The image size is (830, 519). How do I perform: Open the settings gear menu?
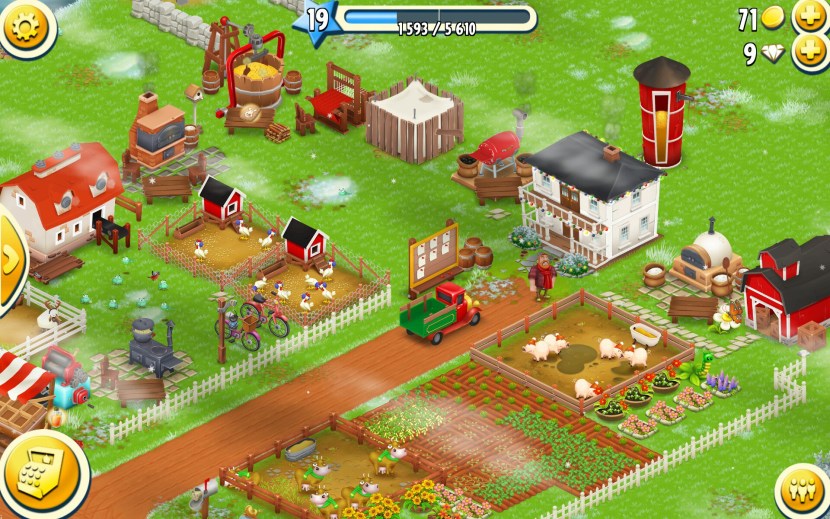(27, 26)
